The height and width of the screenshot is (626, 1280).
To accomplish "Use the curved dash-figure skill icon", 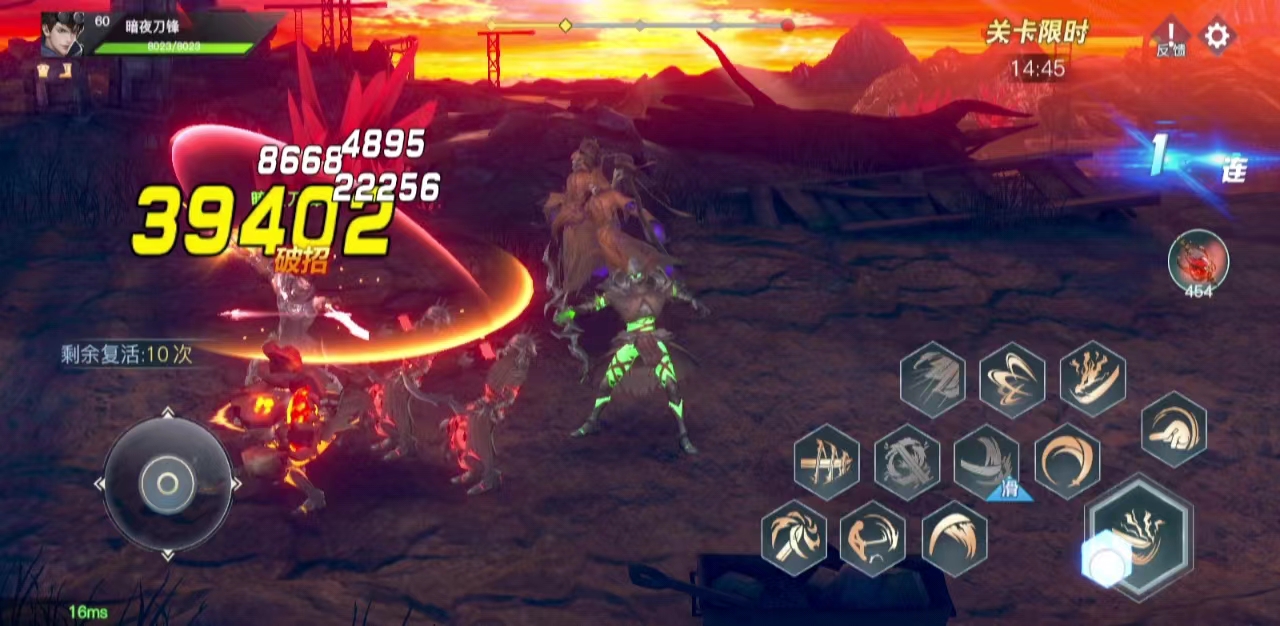I will click(x=873, y=538).
